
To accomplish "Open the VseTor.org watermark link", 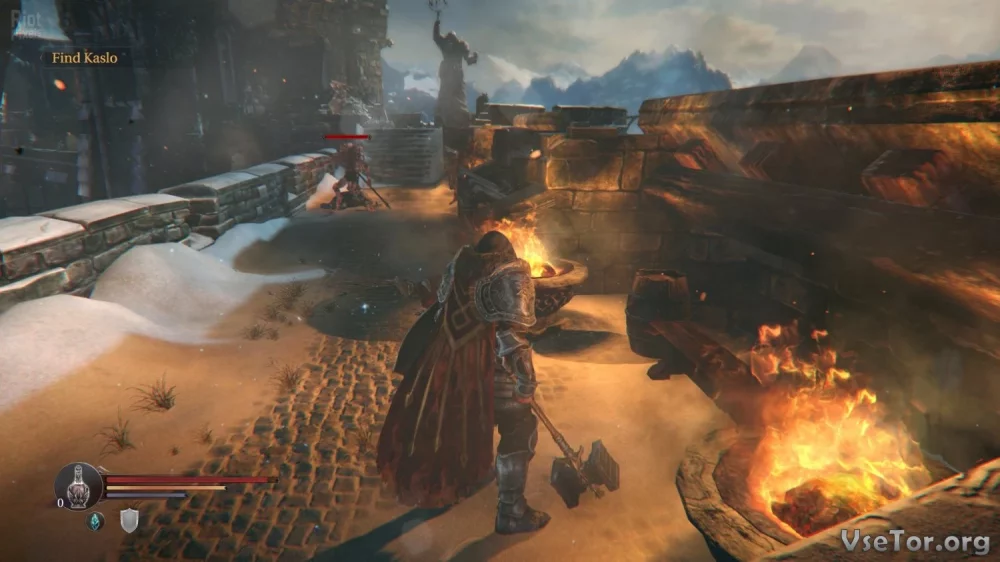I will point(916,541).
